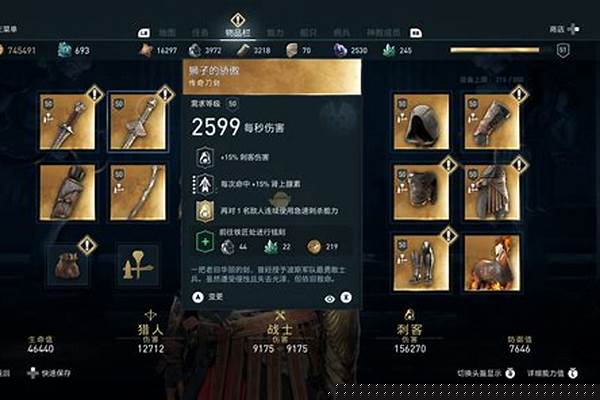Select the leg greaves armor slot
Viewport: 600px width, 400px height.
(421, 262)
